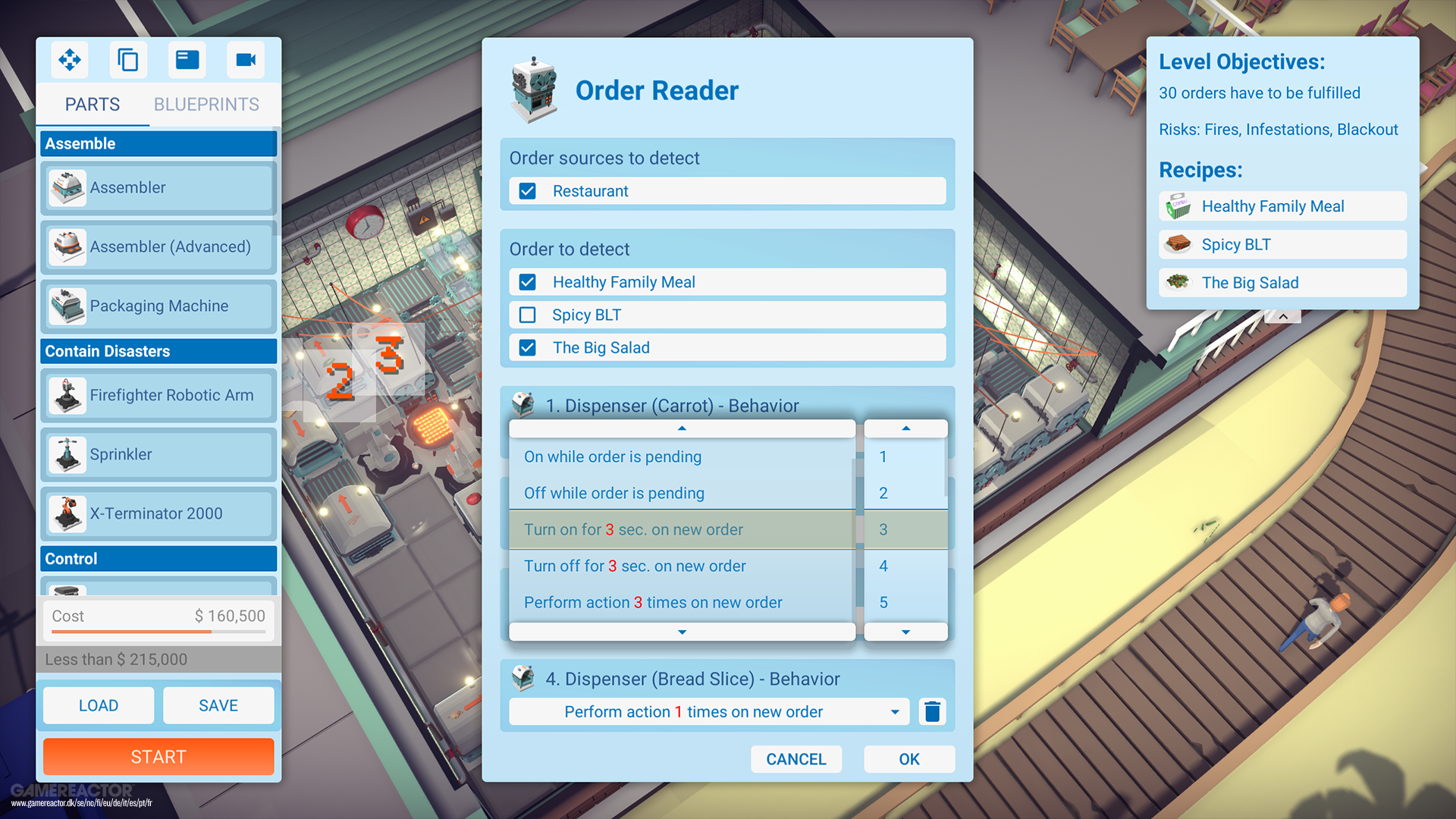Start the kitchen simulation
The width and height of the screenshot is (1456, 819).
[x=158, y=757]
